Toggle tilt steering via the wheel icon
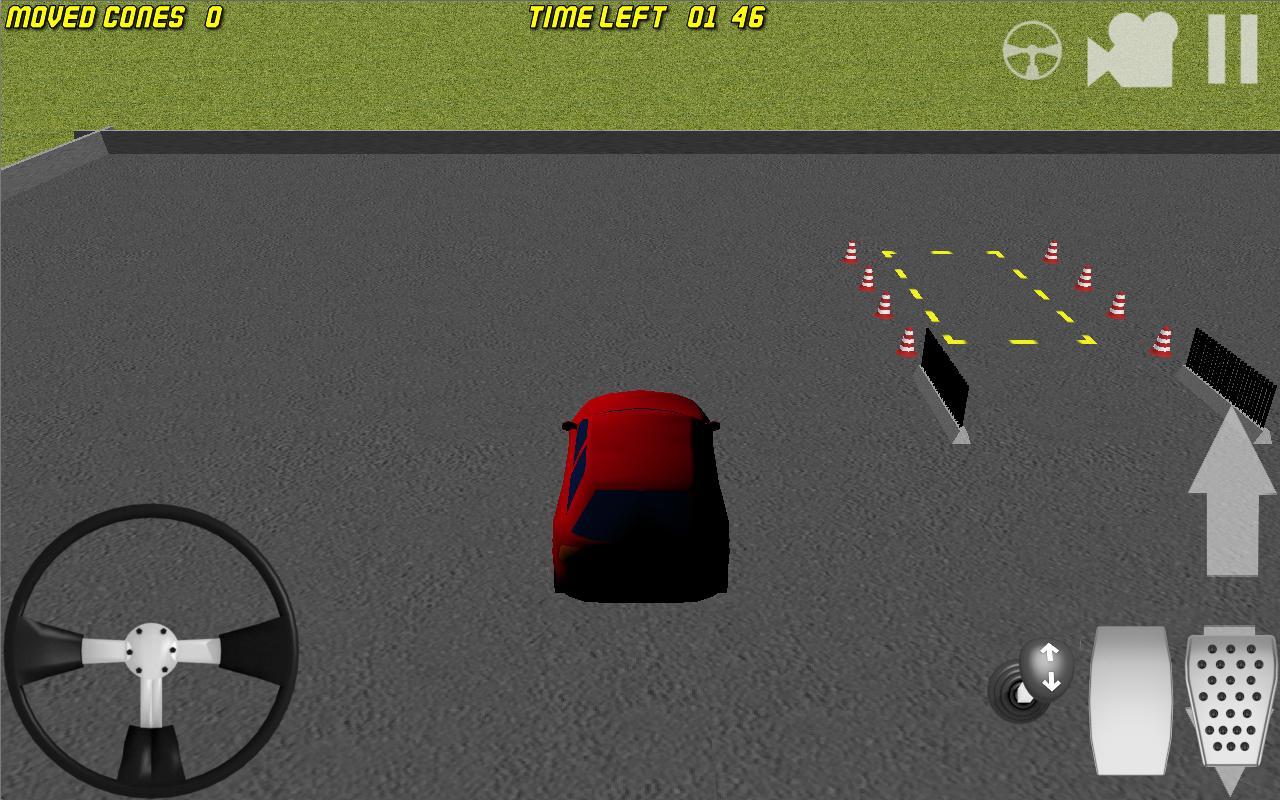The height and width of the screenshot is (800, 1280). [x=1035, y=52]
